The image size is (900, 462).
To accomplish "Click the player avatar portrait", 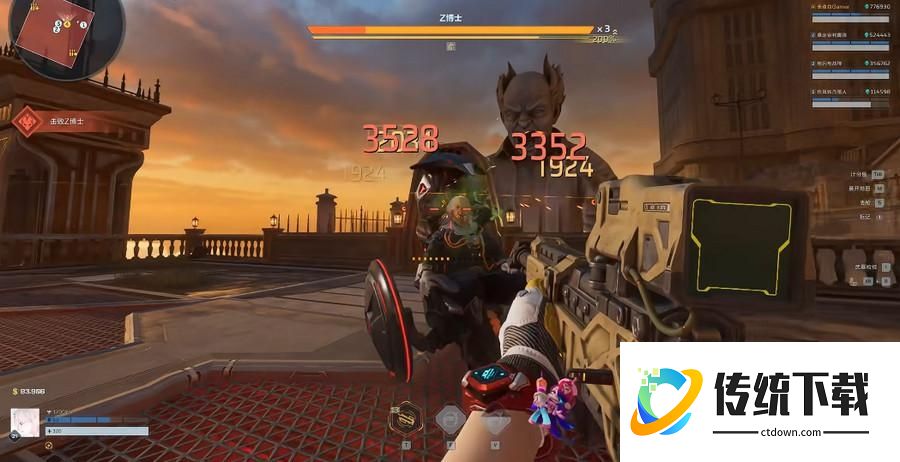I will point(25,421).
